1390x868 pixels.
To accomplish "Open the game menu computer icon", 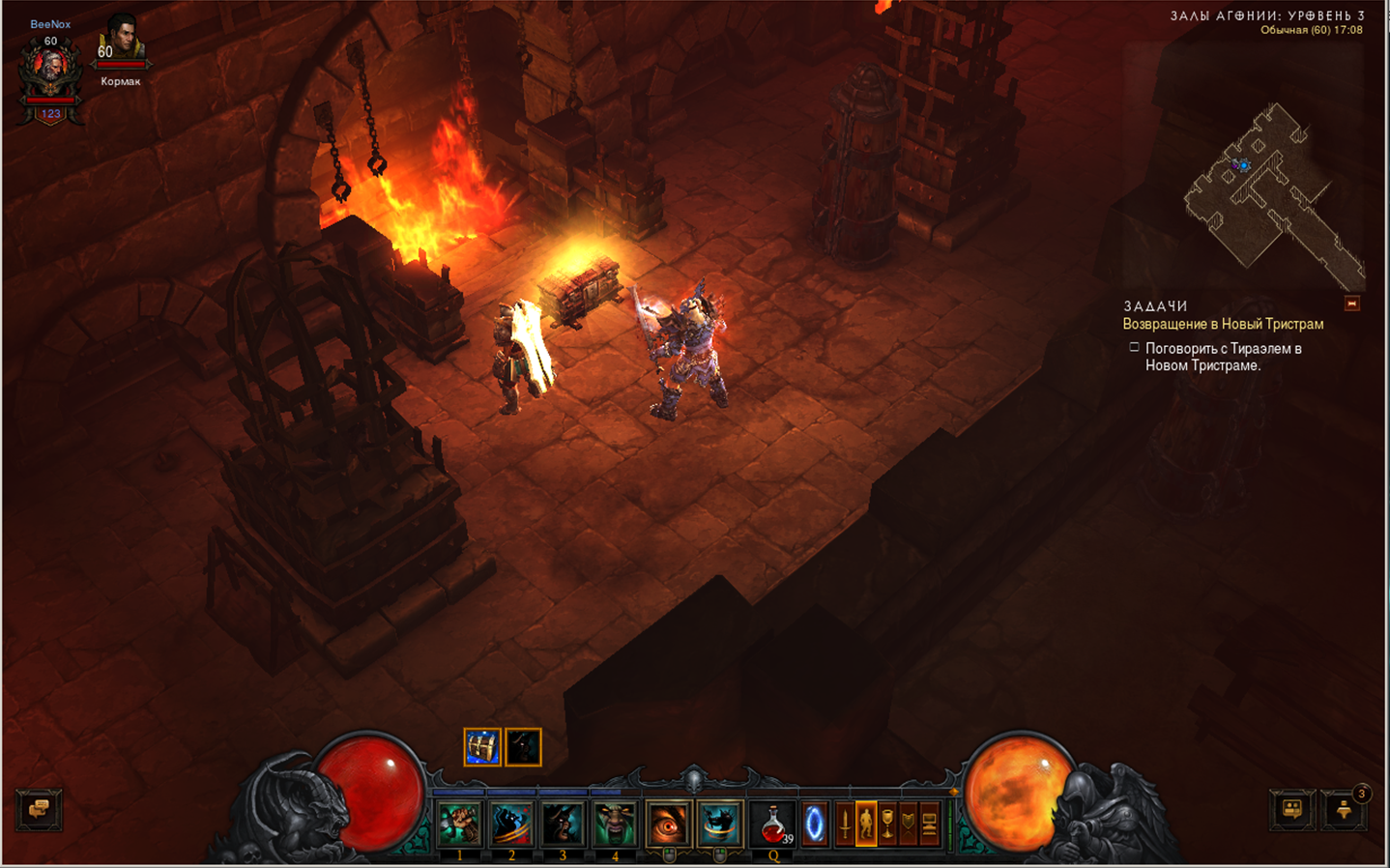I will tap(930, 825).
